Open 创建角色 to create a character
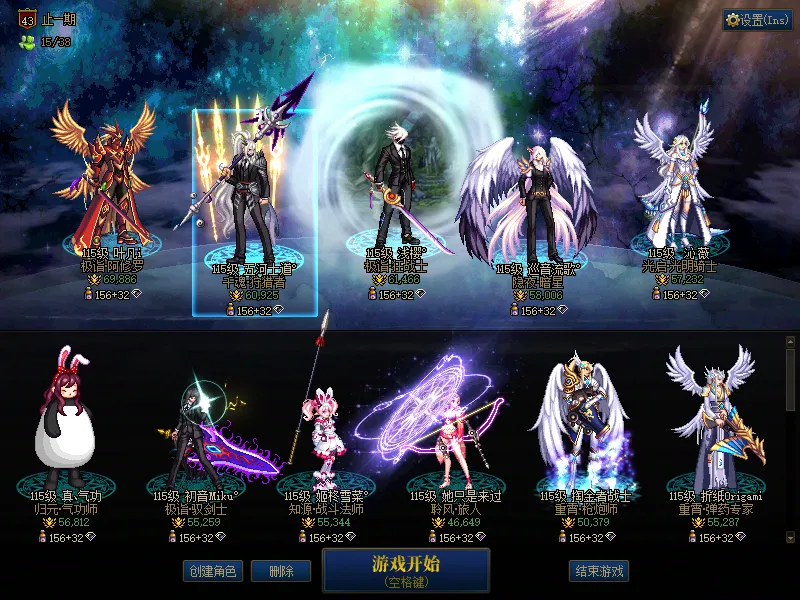The height and width of the screenshot is (600, 800). point(212,571)
